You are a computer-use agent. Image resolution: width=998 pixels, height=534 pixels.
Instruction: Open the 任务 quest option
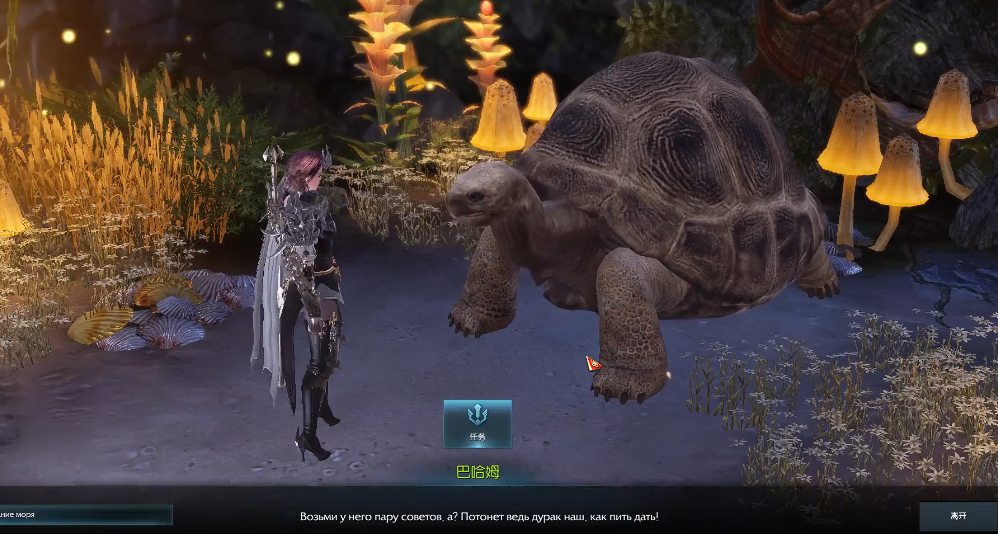click(x=477, y=424)
